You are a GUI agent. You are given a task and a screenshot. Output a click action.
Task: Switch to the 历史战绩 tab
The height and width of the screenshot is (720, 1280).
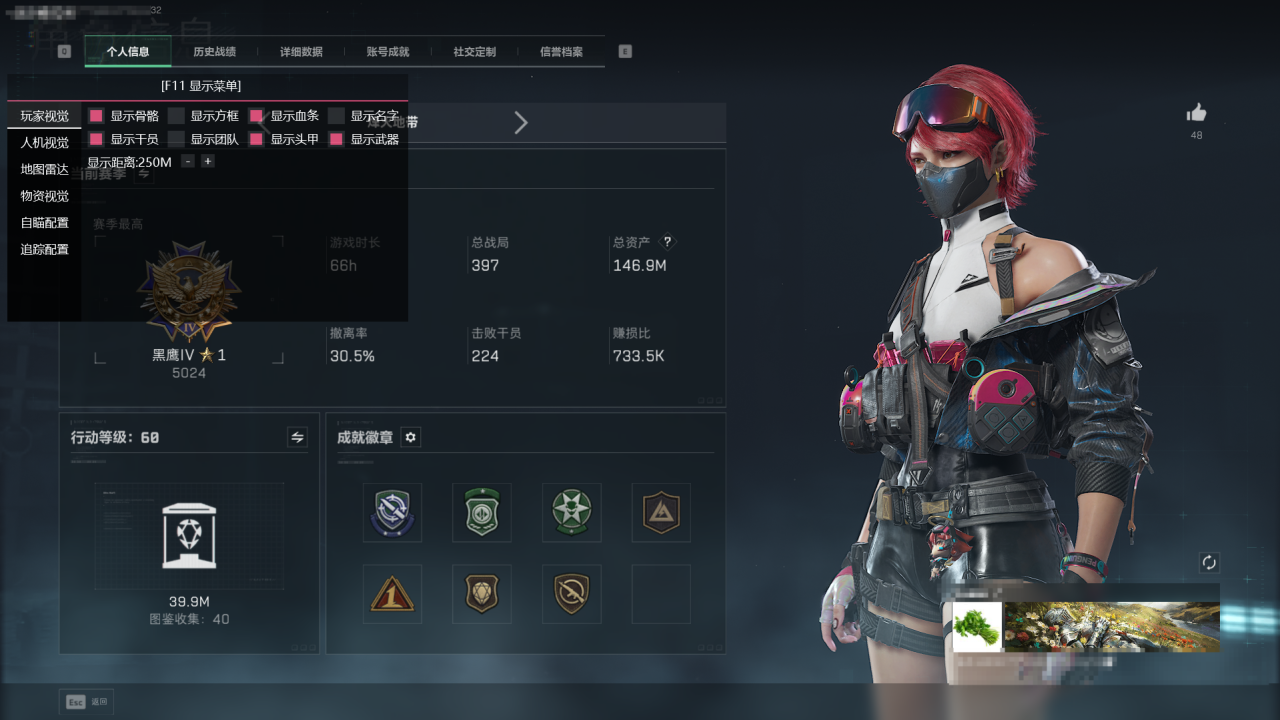(x=214, y=52)
